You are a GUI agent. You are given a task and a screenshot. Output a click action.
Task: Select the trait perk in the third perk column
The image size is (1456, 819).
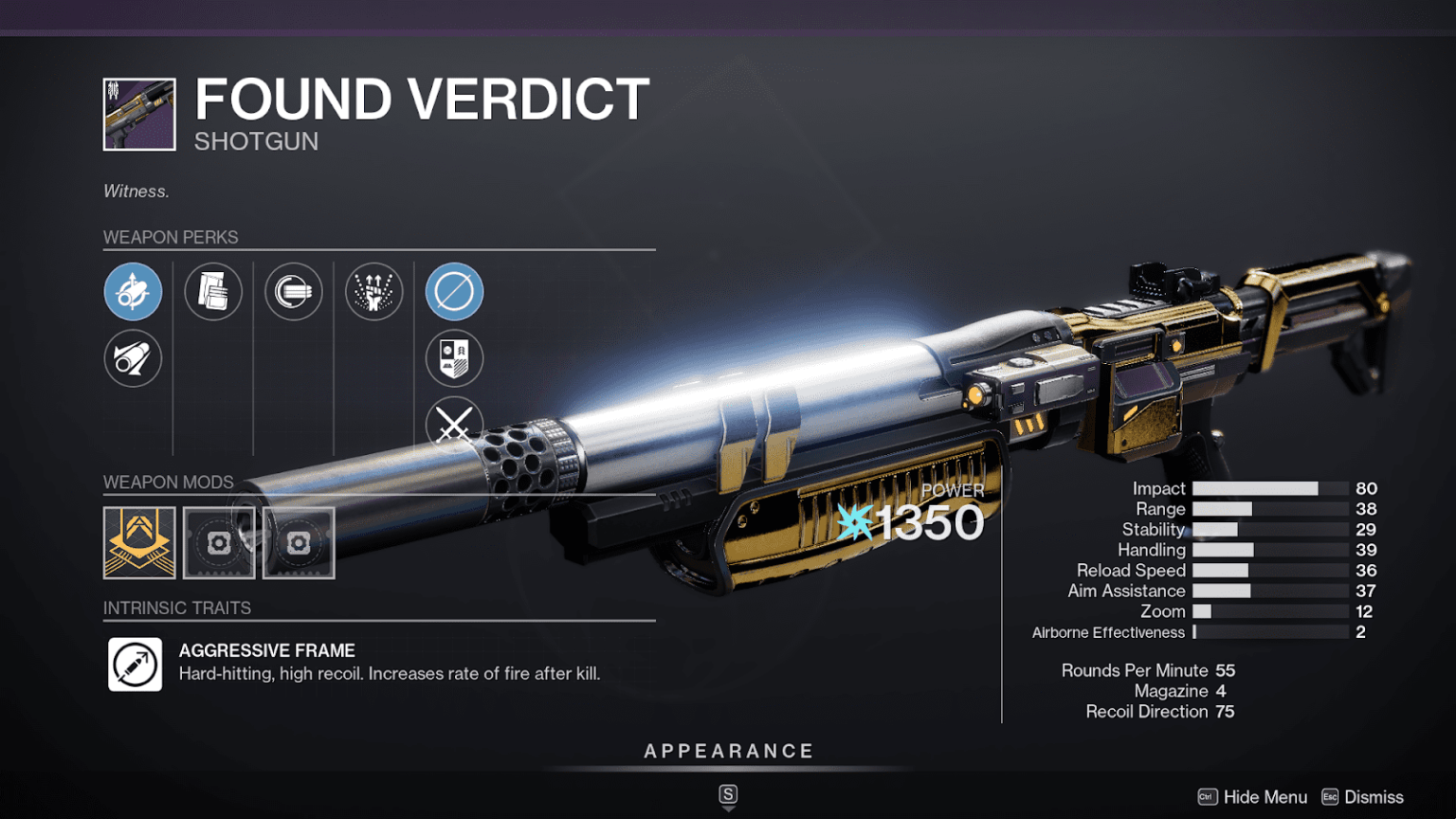coord(293,292)
